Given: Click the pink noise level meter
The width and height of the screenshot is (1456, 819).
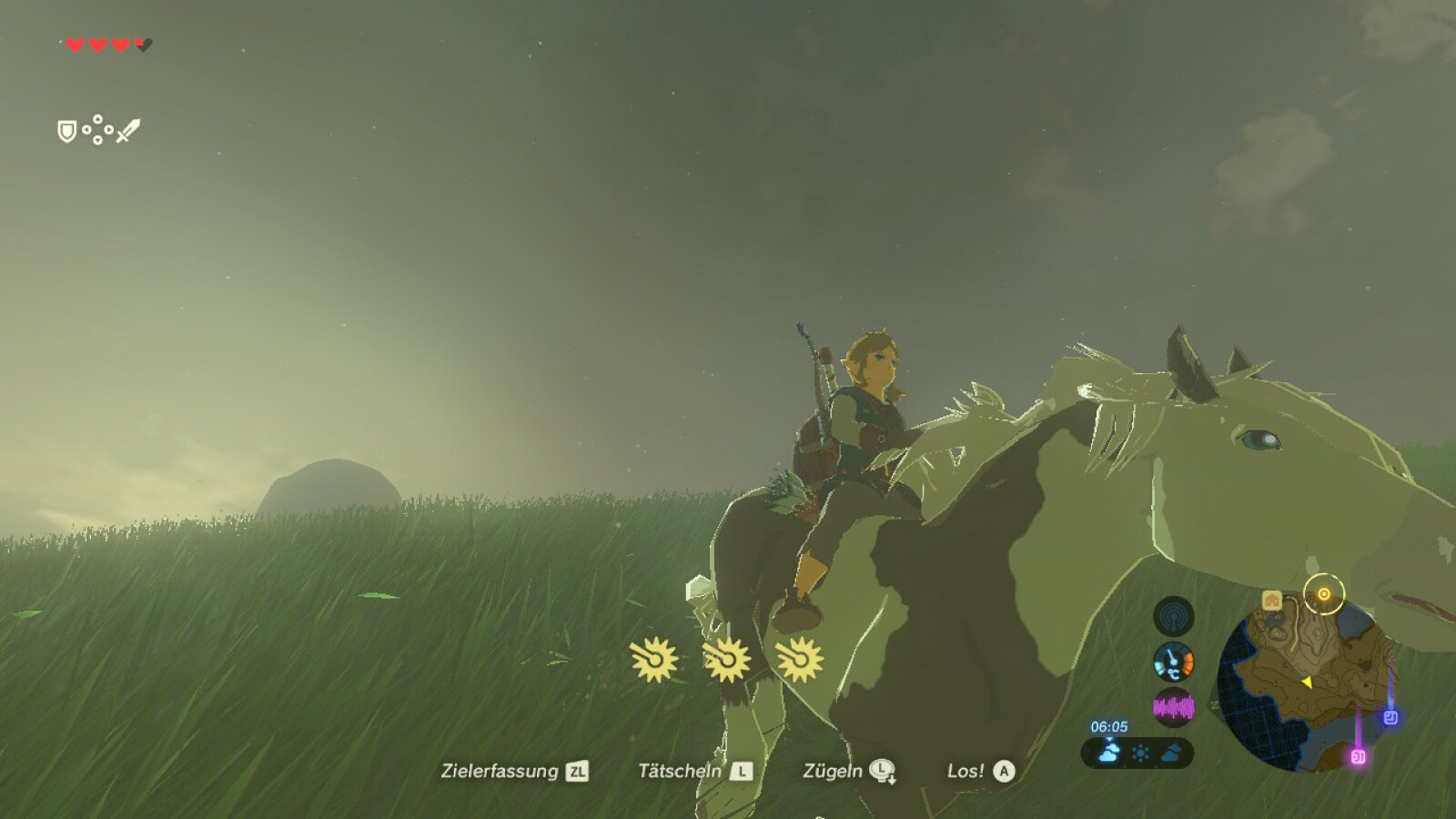Looking at the screenshot, I should [1173, 704].
